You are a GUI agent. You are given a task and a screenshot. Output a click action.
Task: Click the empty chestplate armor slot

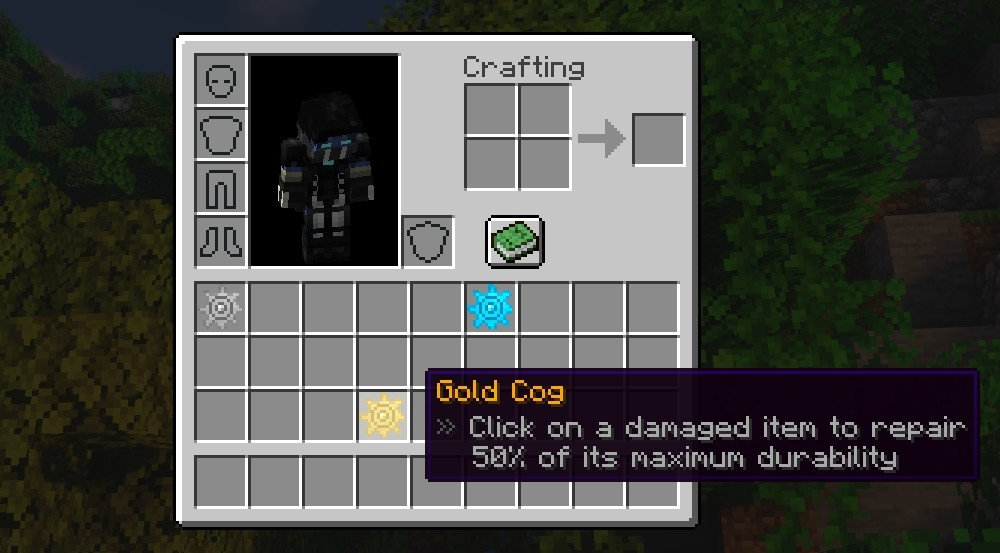(x=220, y=135)
